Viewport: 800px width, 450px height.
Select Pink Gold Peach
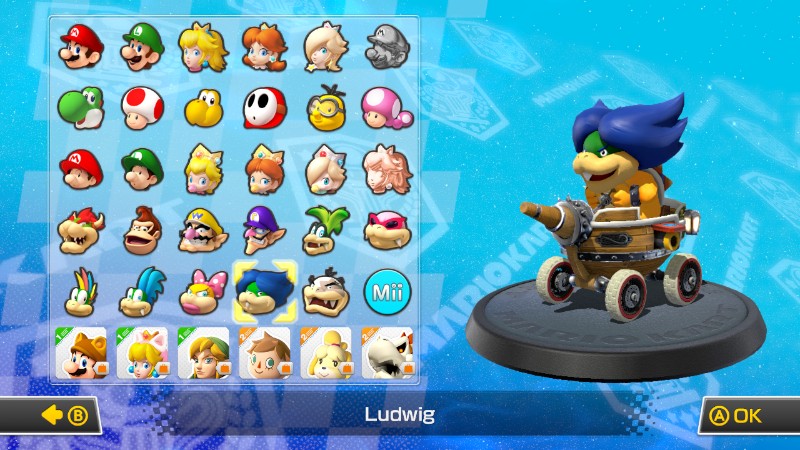tap(385, 168)
